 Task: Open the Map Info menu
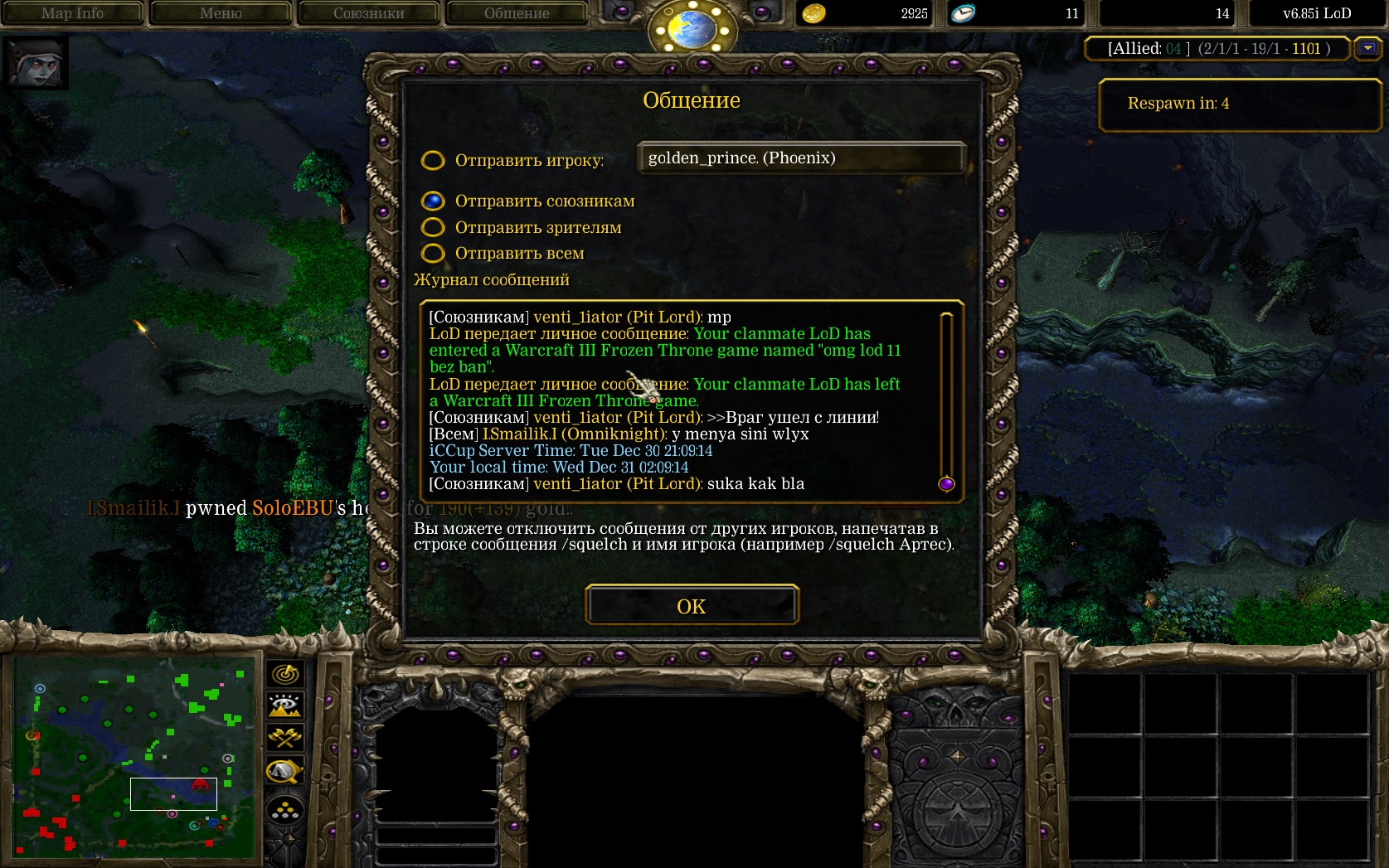point(72,13)
